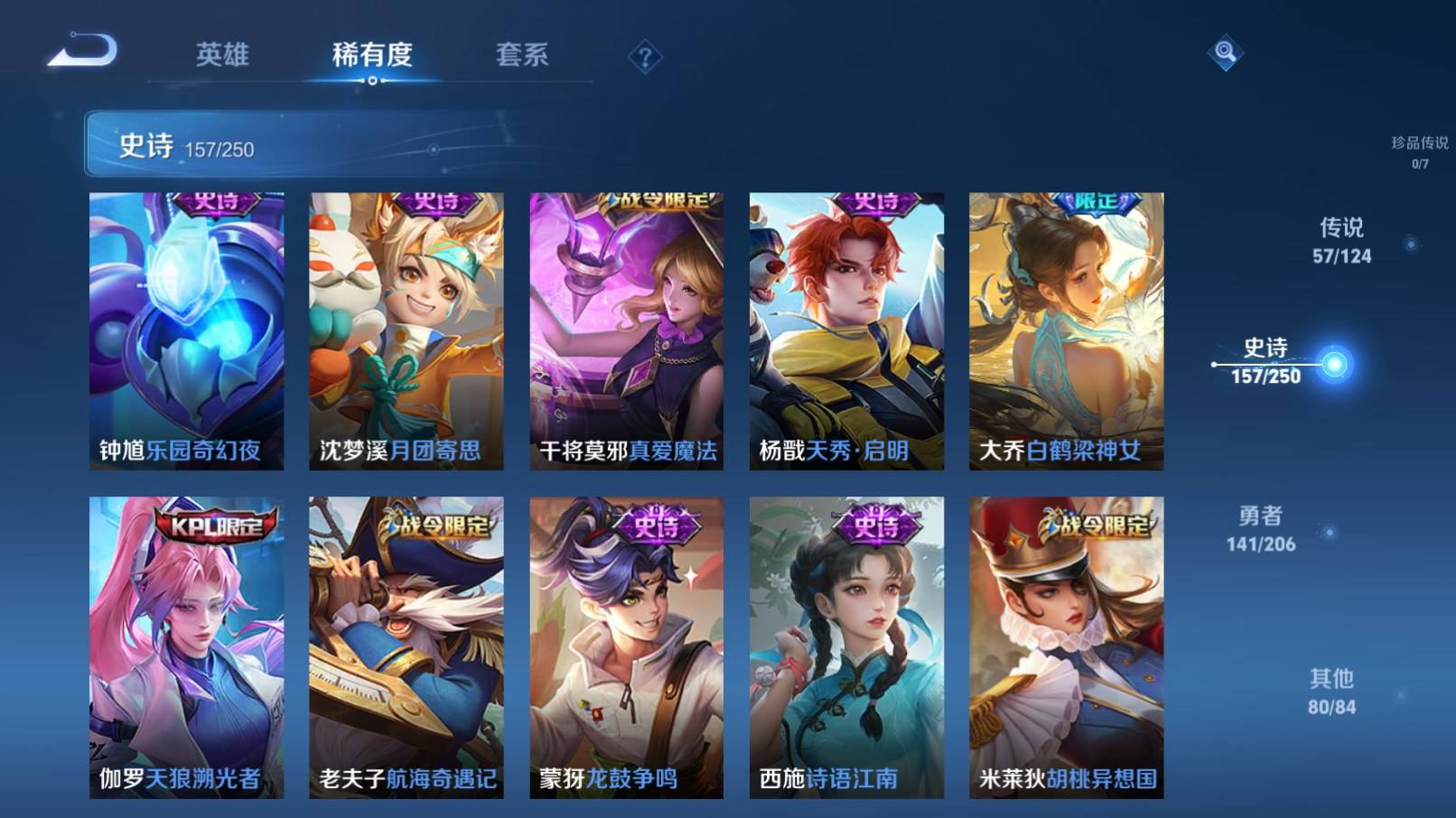Image resolution: width=1456 pixels, height=818 pixels.
Task: Choose the 老夫子 航海奇遇记 skin card
Action: point(406,646)
